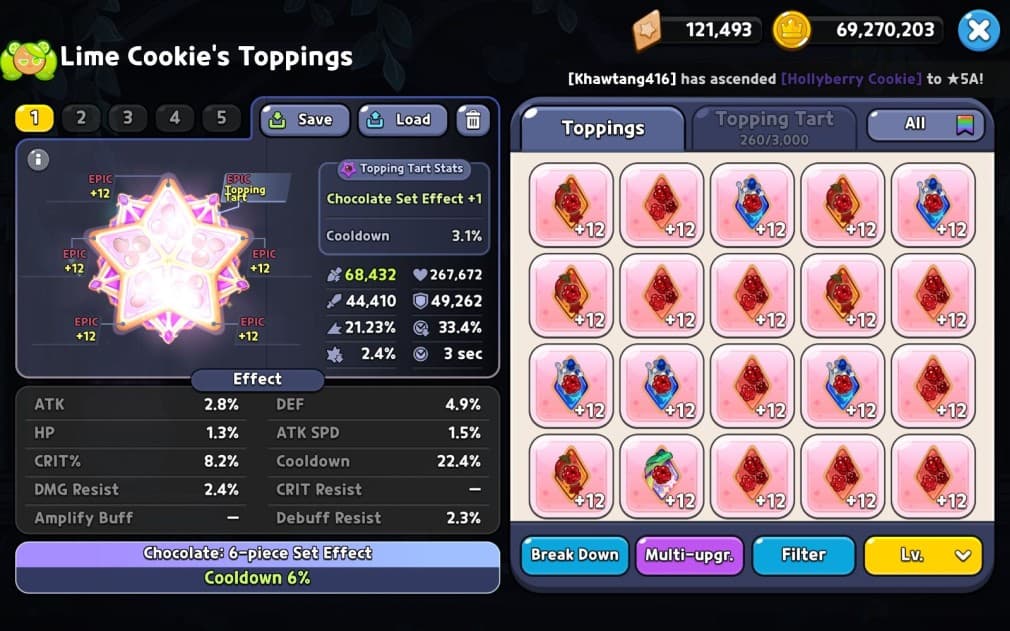Image resolution: width=1010 pixels, height=631 pixels.
Task: Switch to preset slot 2
Action: pos(81,118)
